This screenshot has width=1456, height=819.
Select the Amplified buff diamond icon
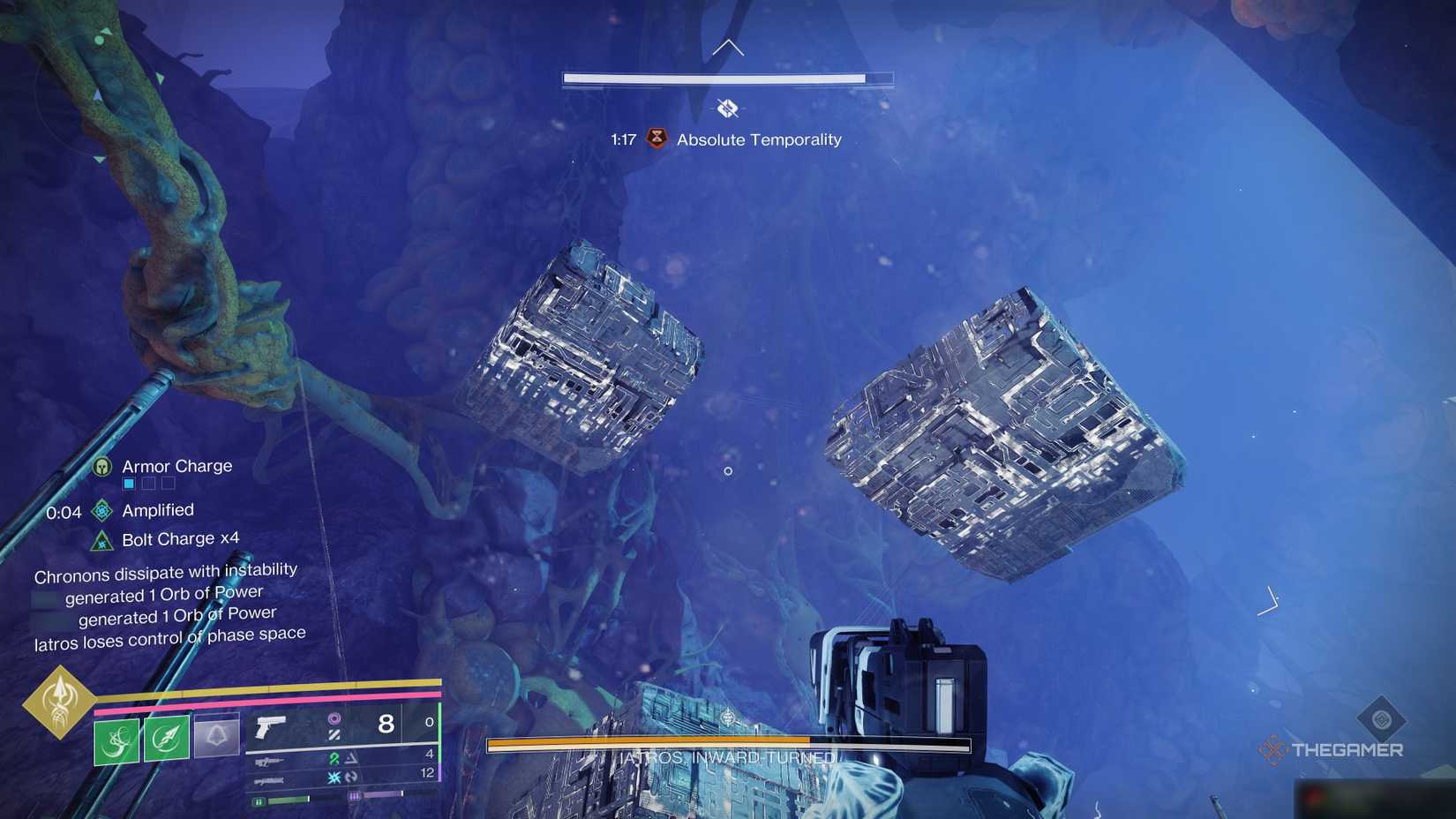[102, 510]
